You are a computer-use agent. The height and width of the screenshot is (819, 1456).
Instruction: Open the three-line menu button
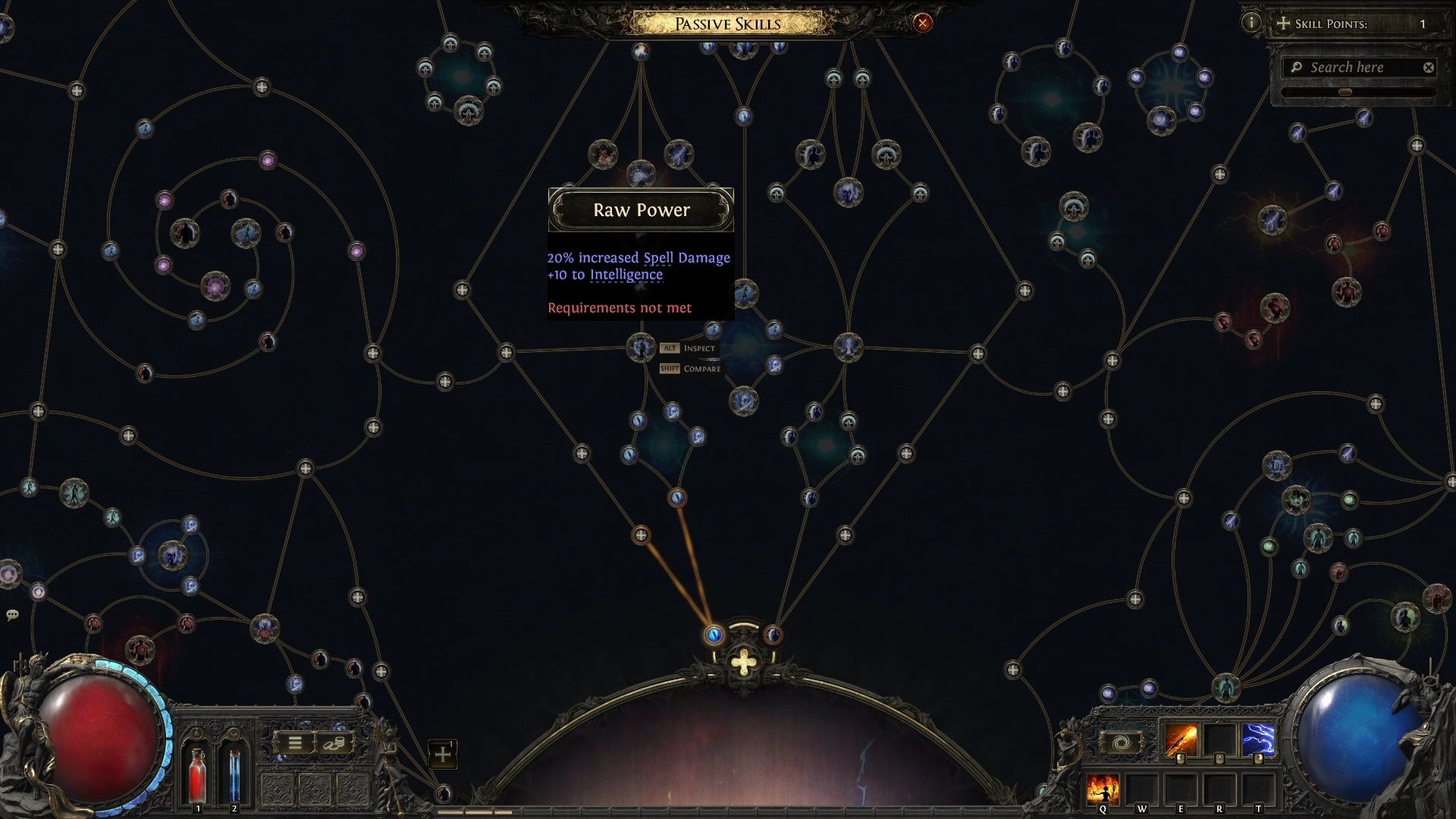[x=295, y=743]
